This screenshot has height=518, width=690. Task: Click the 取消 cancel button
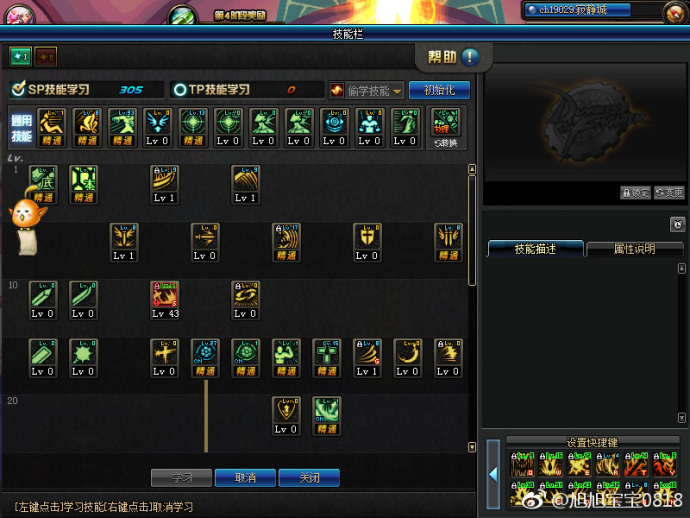pyautogui.click(x=246, y=478)
